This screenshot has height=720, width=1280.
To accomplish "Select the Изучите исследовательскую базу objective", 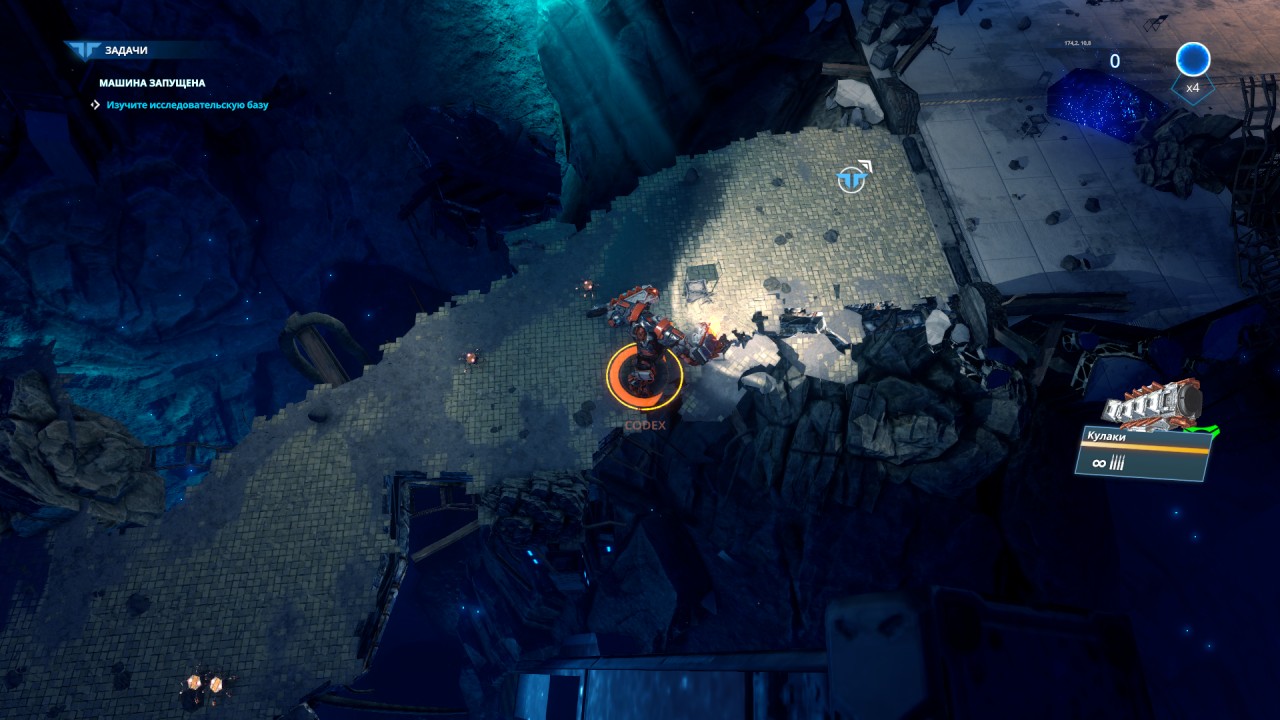I will pyautogui.click(x=187, y=104).
